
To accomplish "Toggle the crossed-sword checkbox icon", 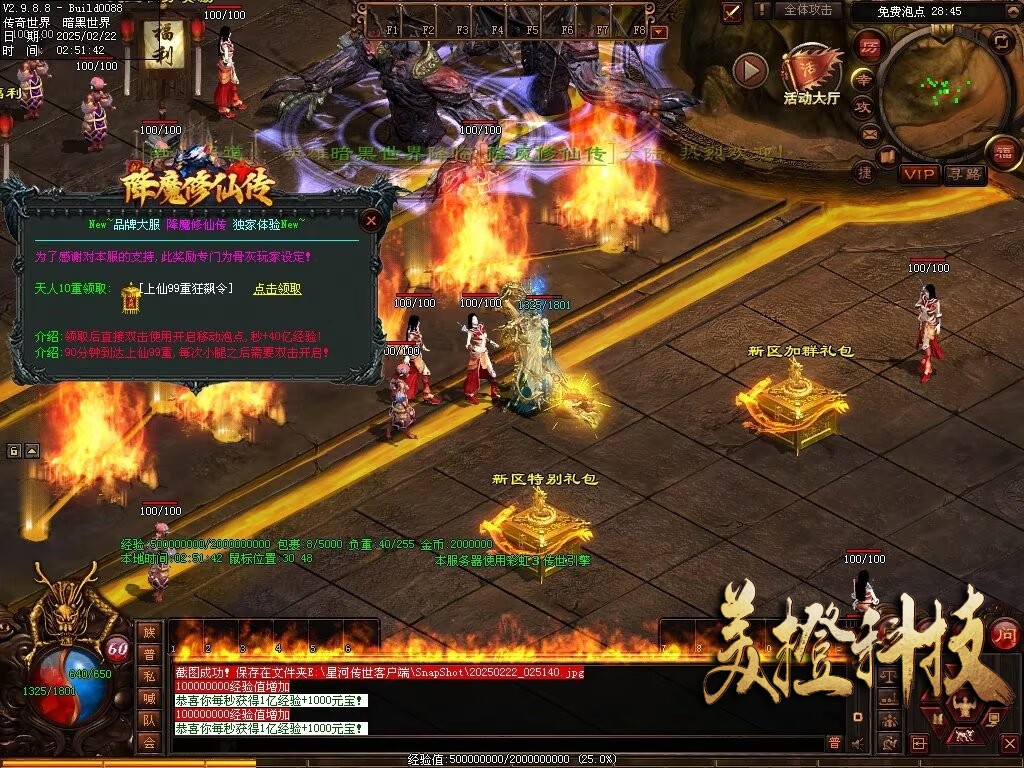I will pos(732,12).
